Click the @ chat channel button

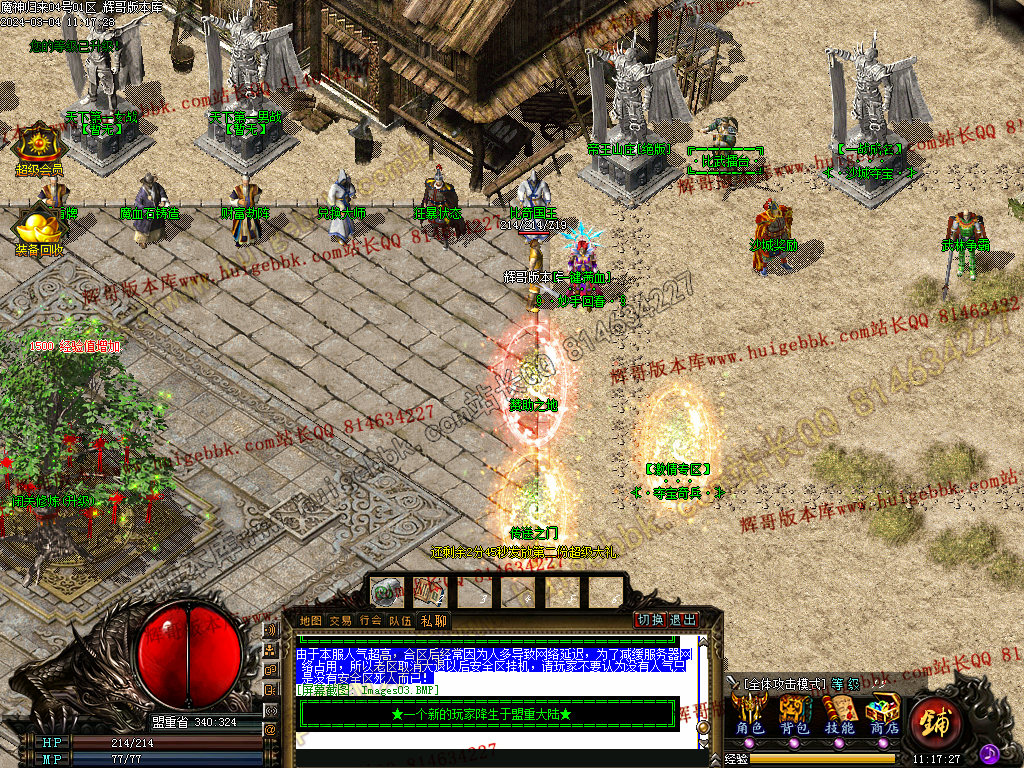270,730
